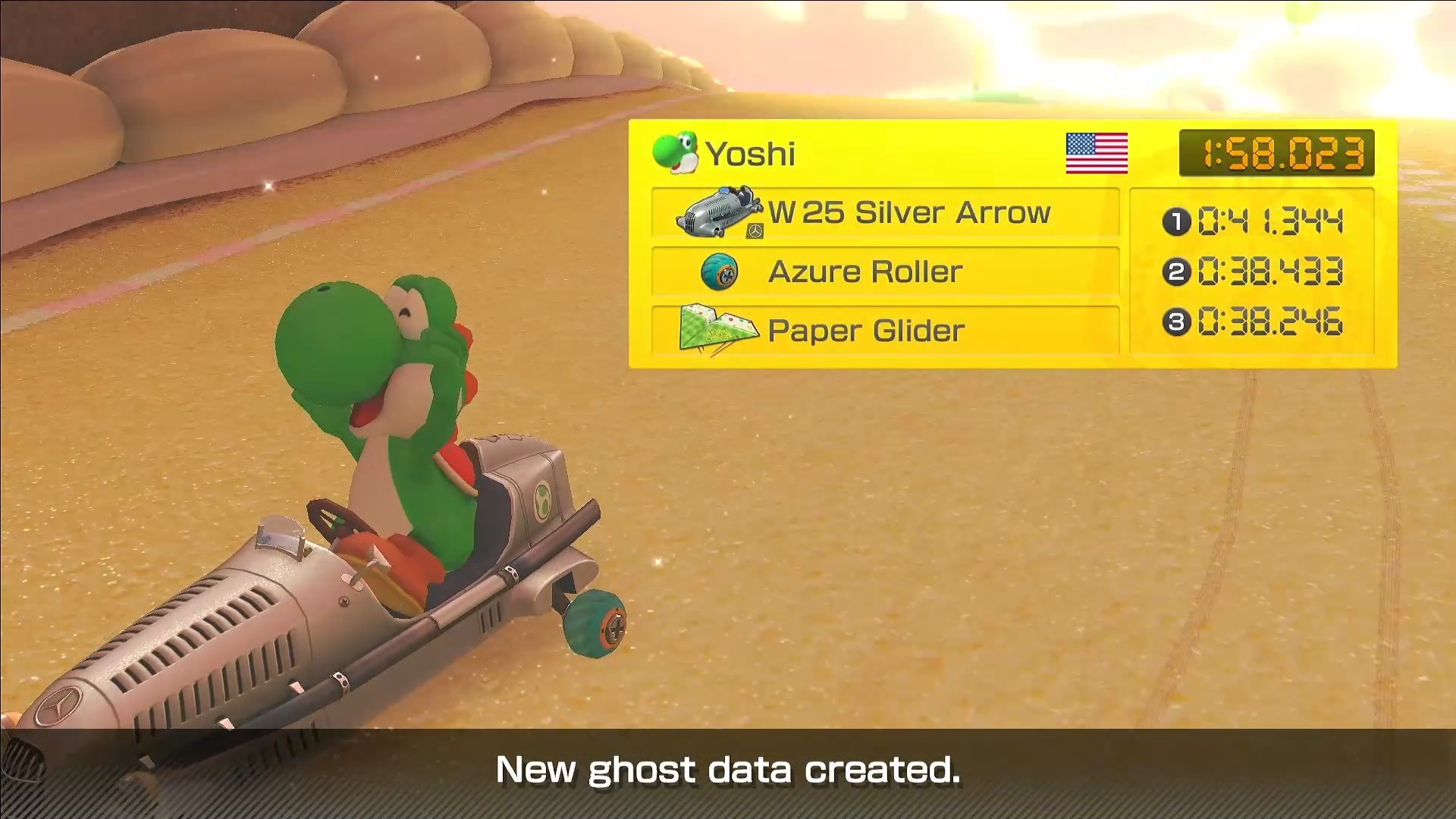Click the United States flag icon

pyautogui.click(x=1097, y=153)
